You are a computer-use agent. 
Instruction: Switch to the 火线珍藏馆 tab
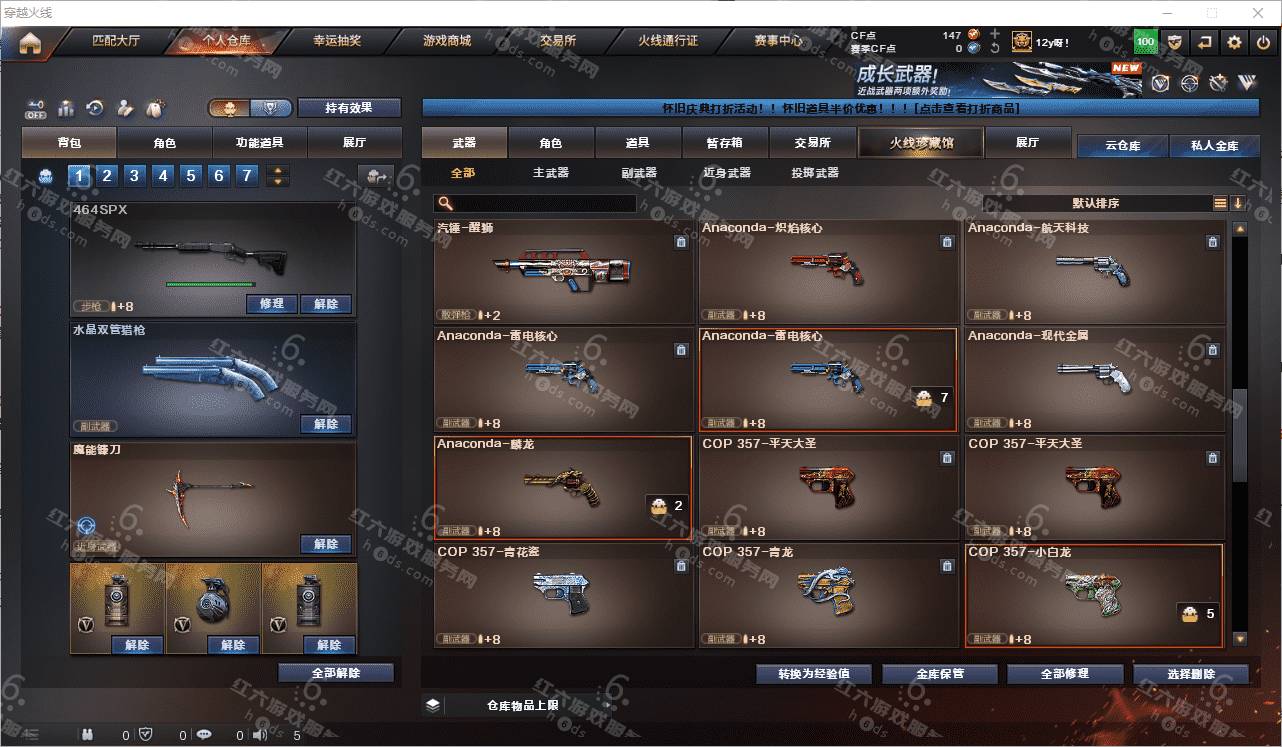pyautogui.click(x=921, y=143)
